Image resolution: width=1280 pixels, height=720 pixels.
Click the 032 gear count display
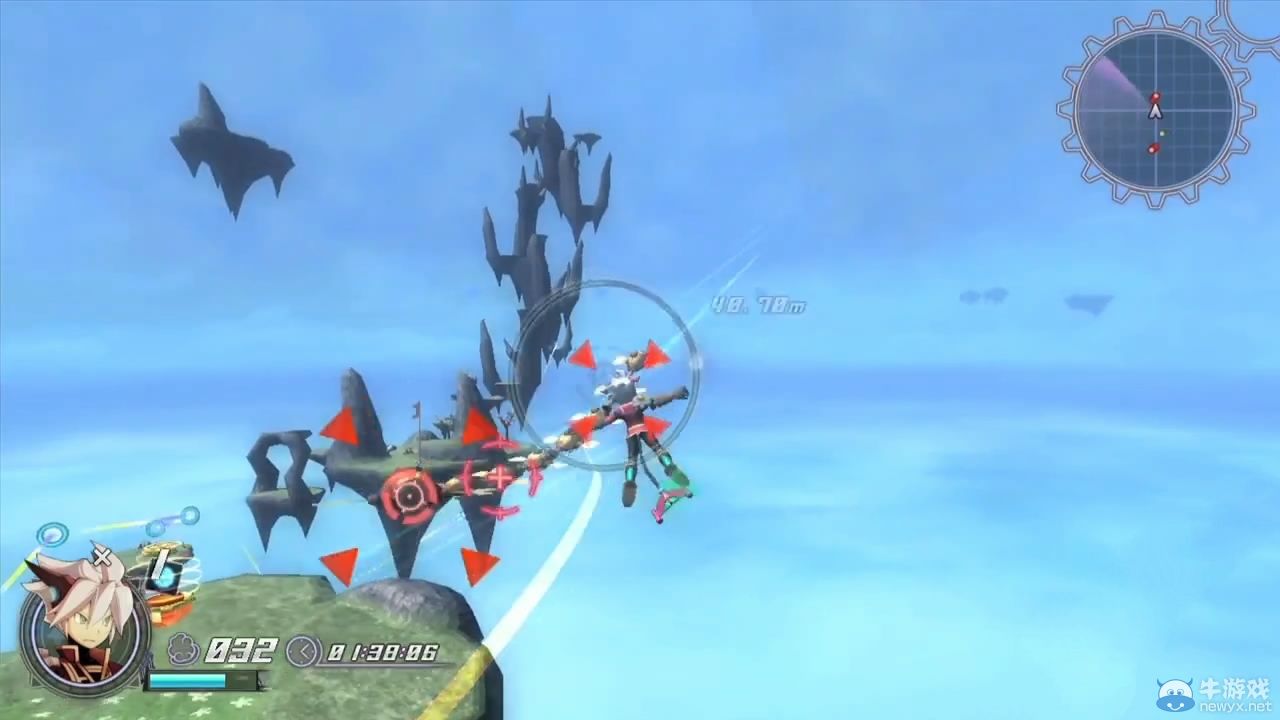coord(240,650)
